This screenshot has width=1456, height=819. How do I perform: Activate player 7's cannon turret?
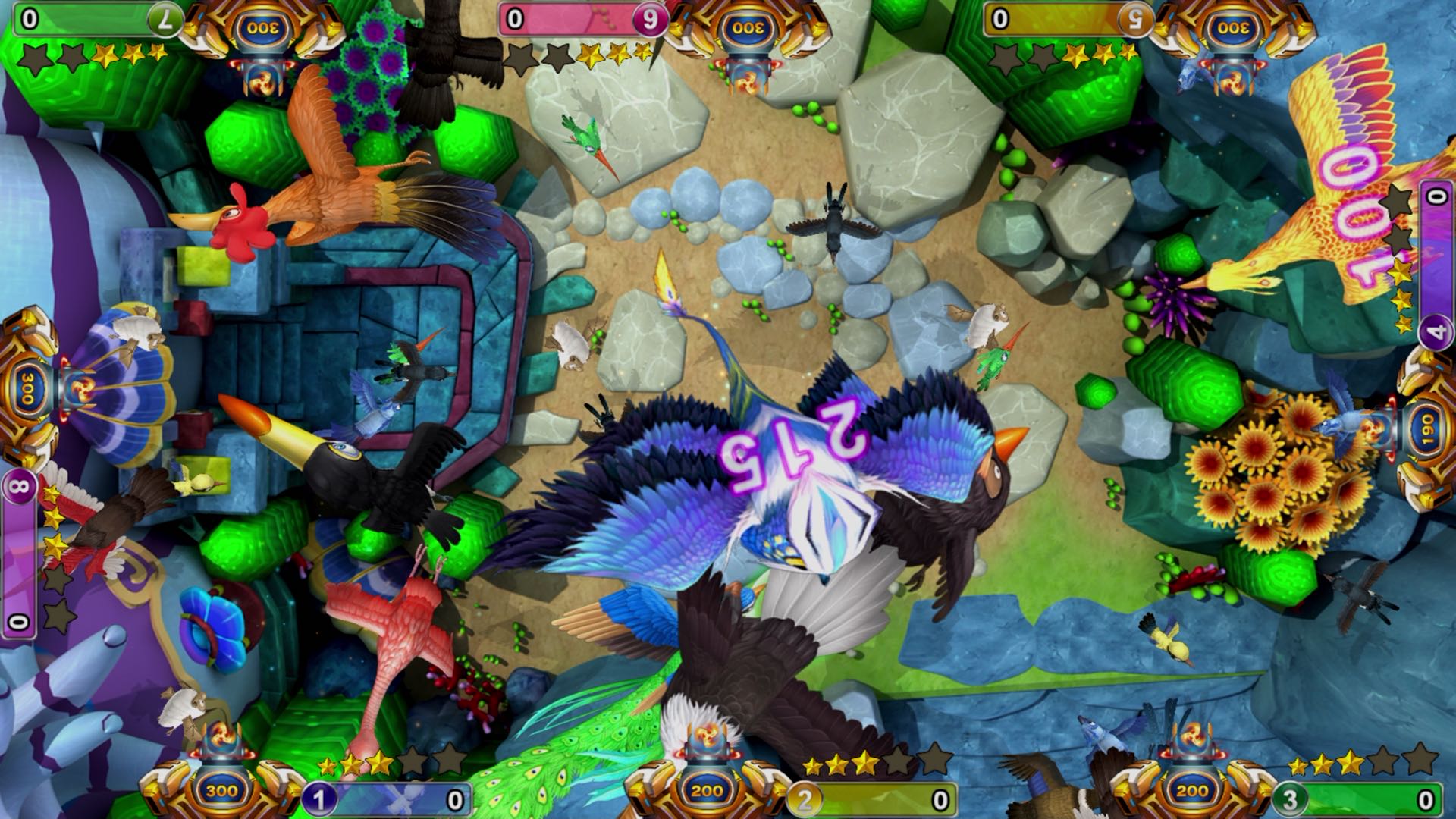pyautogui.click(x=264, y=29)
